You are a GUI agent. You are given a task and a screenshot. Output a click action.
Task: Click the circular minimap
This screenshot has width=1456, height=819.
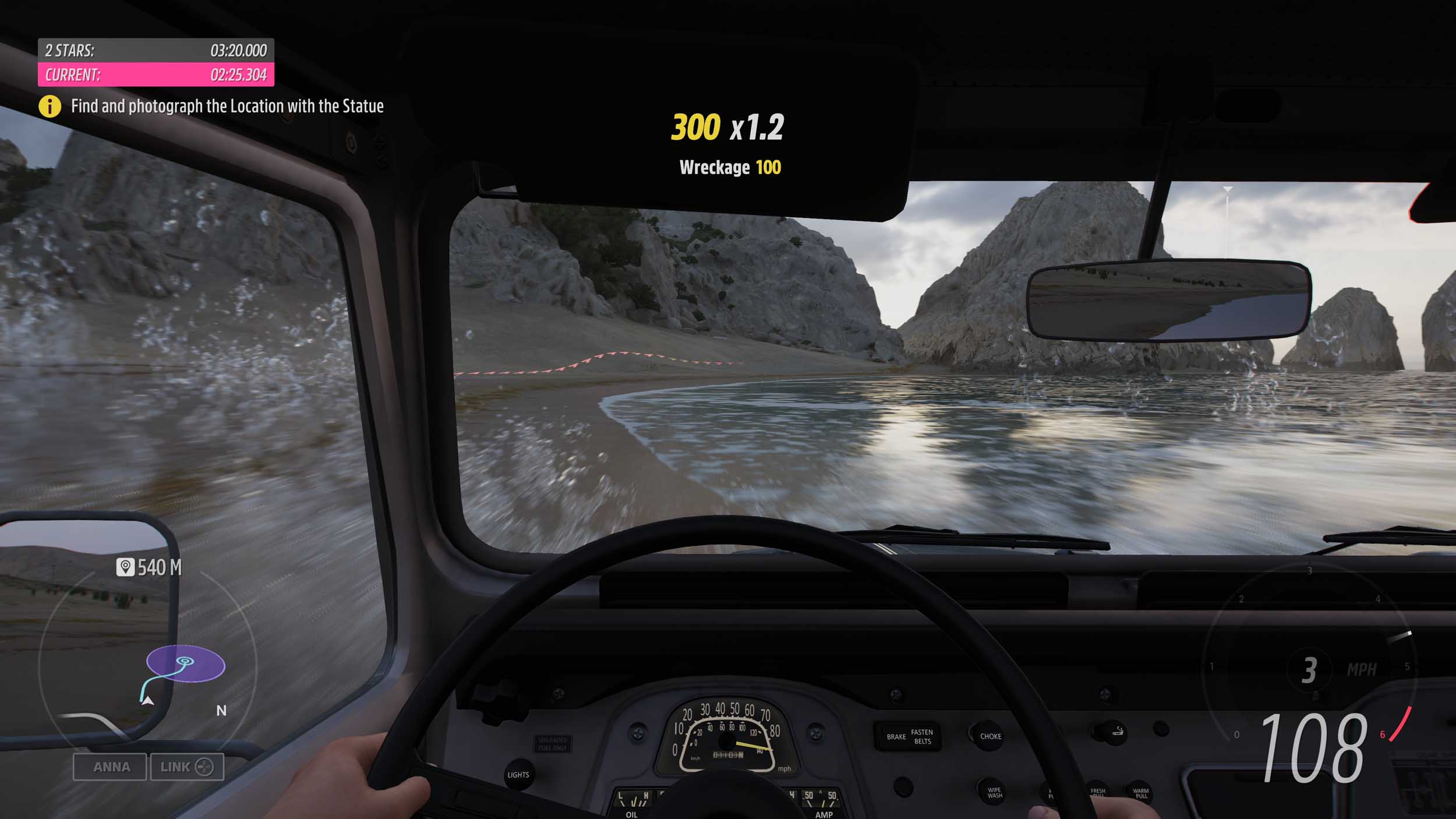pyautogui.click(x=148, y=664)
